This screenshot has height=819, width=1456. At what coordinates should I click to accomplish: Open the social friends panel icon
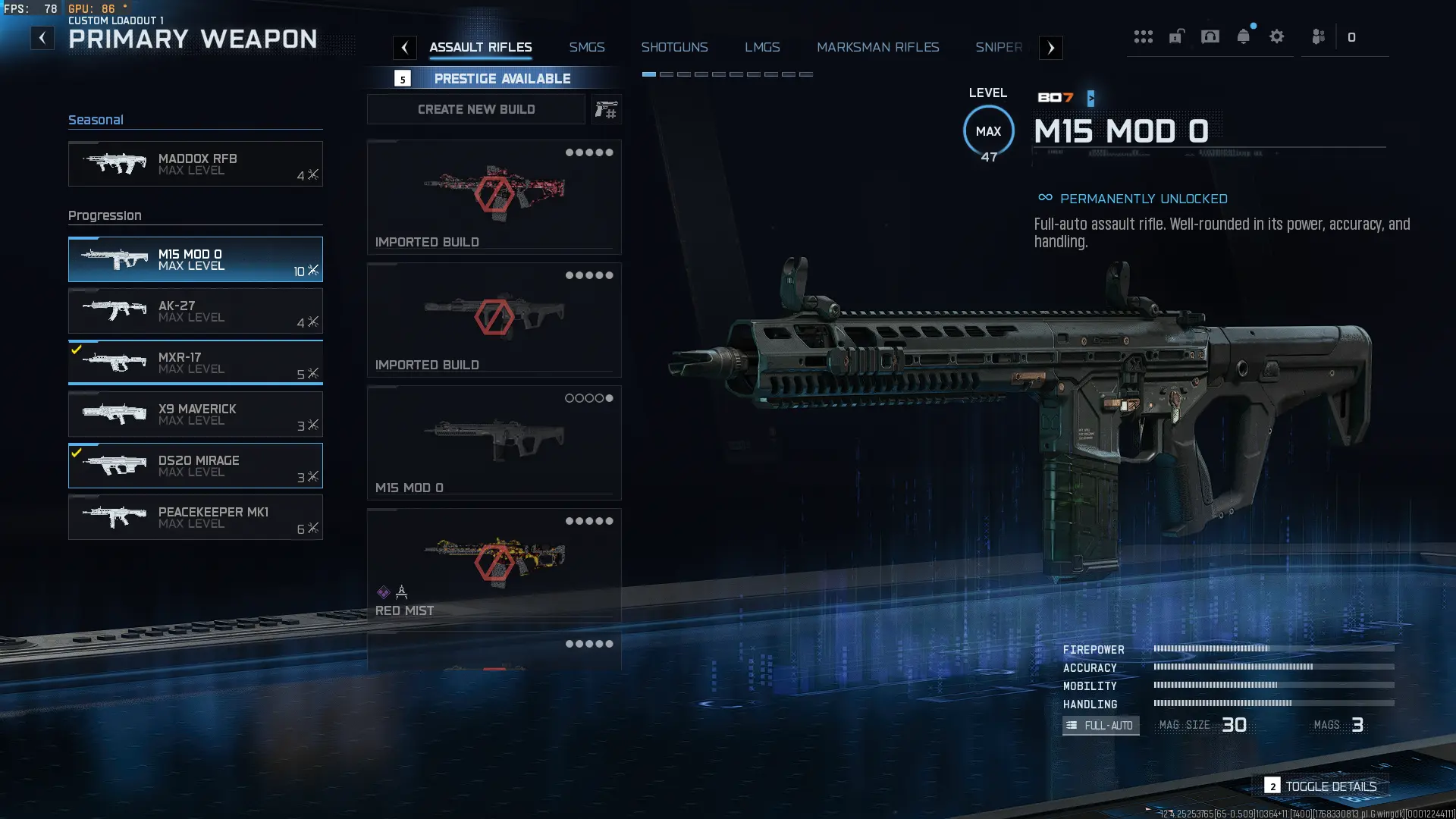point(1317,36)
